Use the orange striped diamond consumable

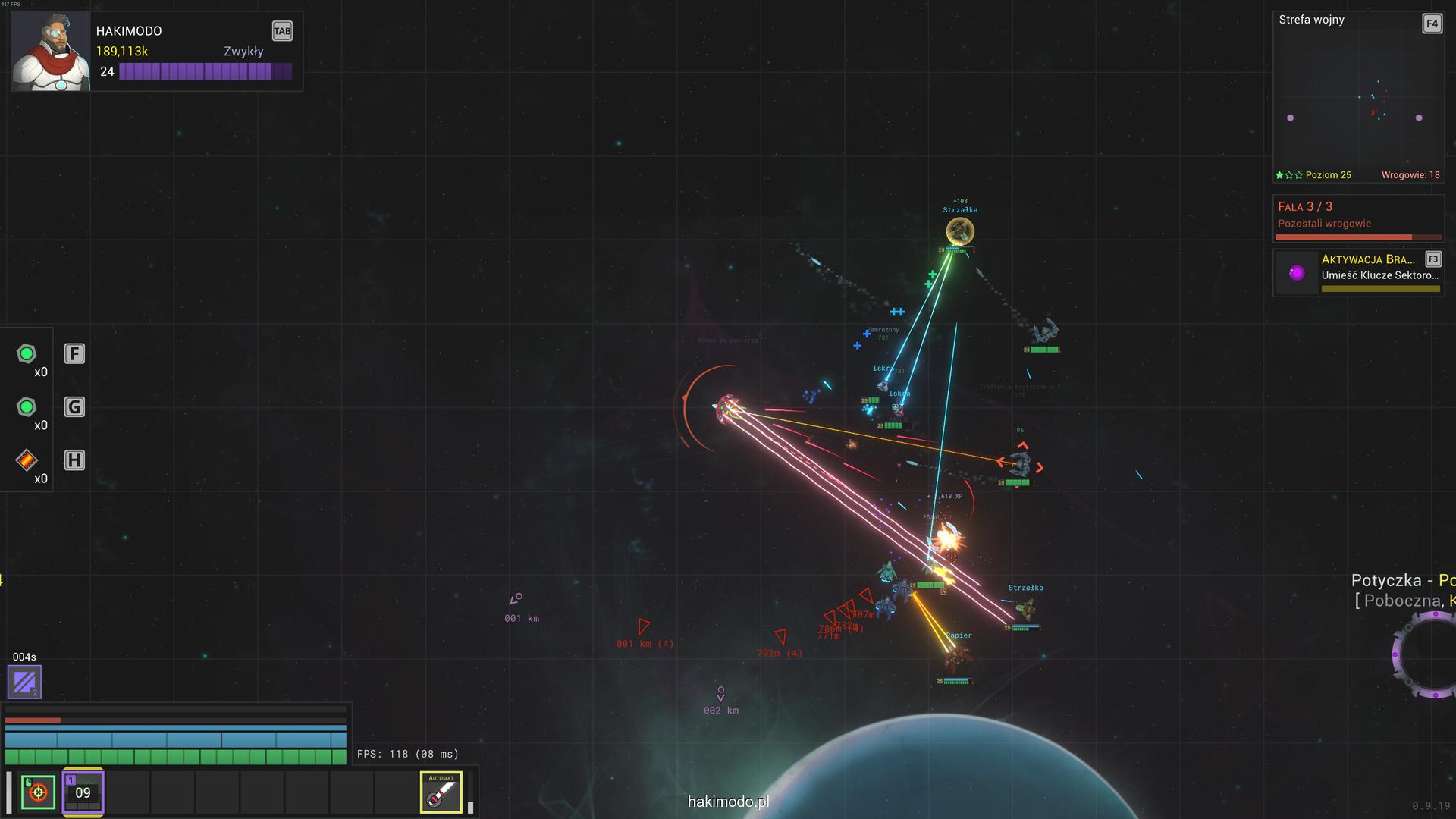[x=27, y=460]
